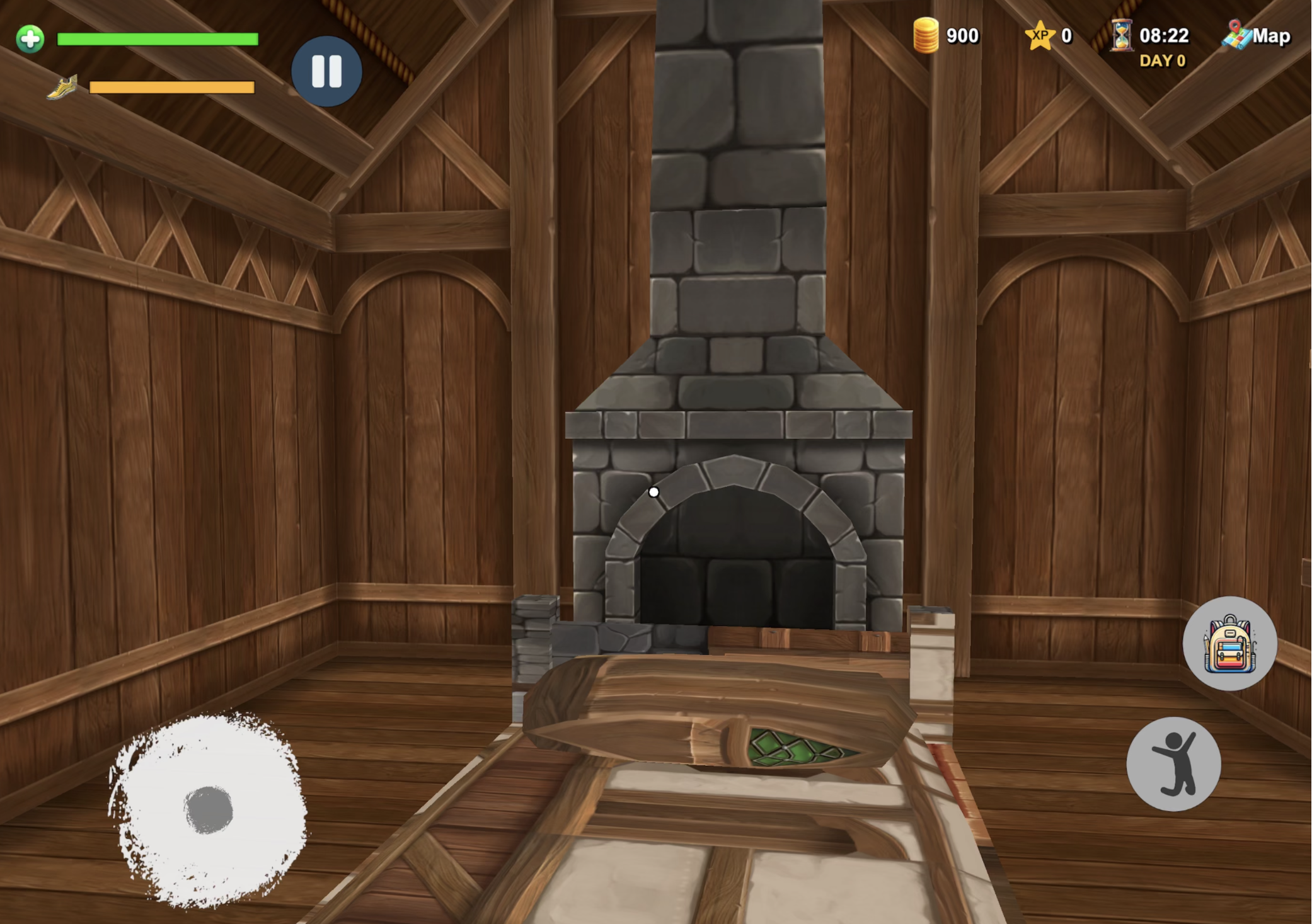Tap the white crosshair dot

(653, 493)
